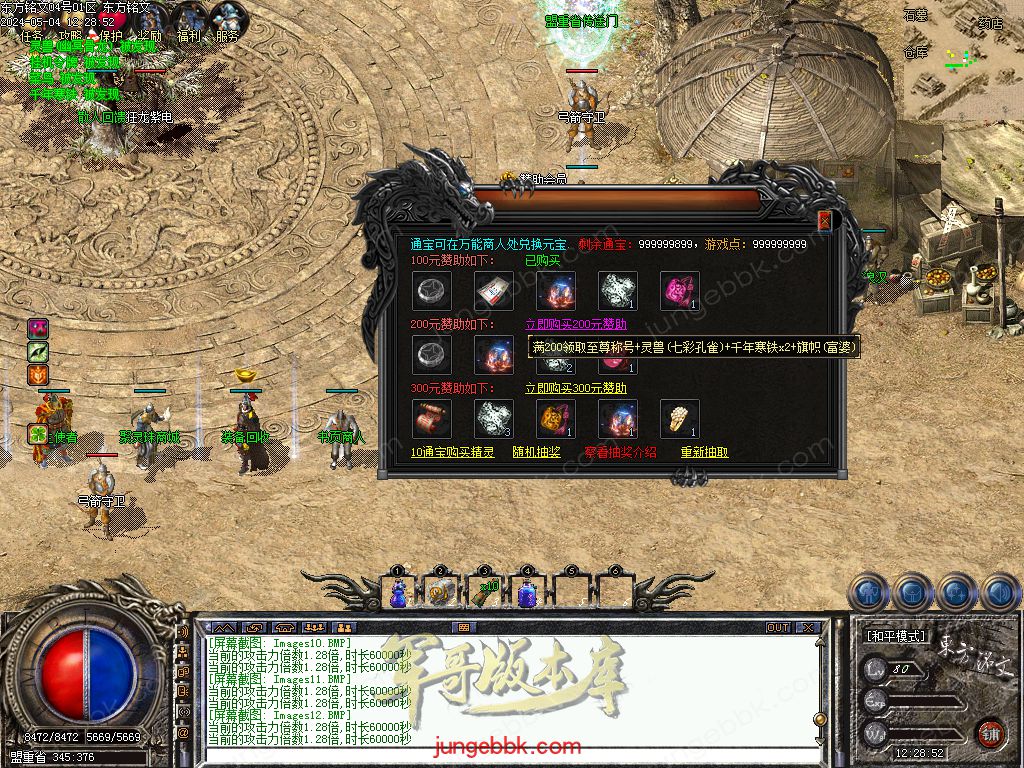
Task: Purchase a spirit pet for 10 Tongbao
Action: point(453,452)
